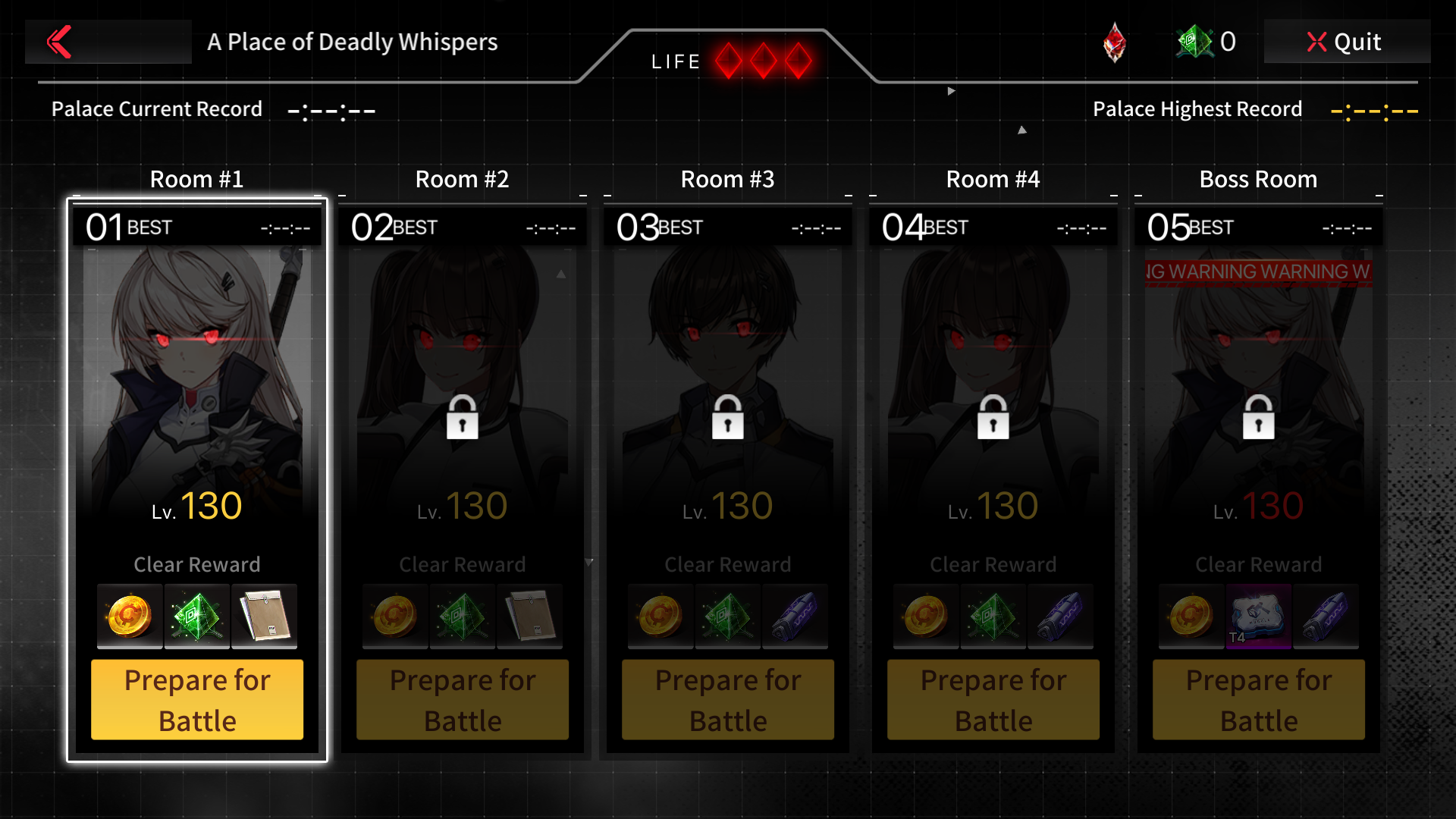This screenshot has width=1456, height=819.
Task: Select the T4 memory reward in Boss Room
Action: (x=1258, y=617)
